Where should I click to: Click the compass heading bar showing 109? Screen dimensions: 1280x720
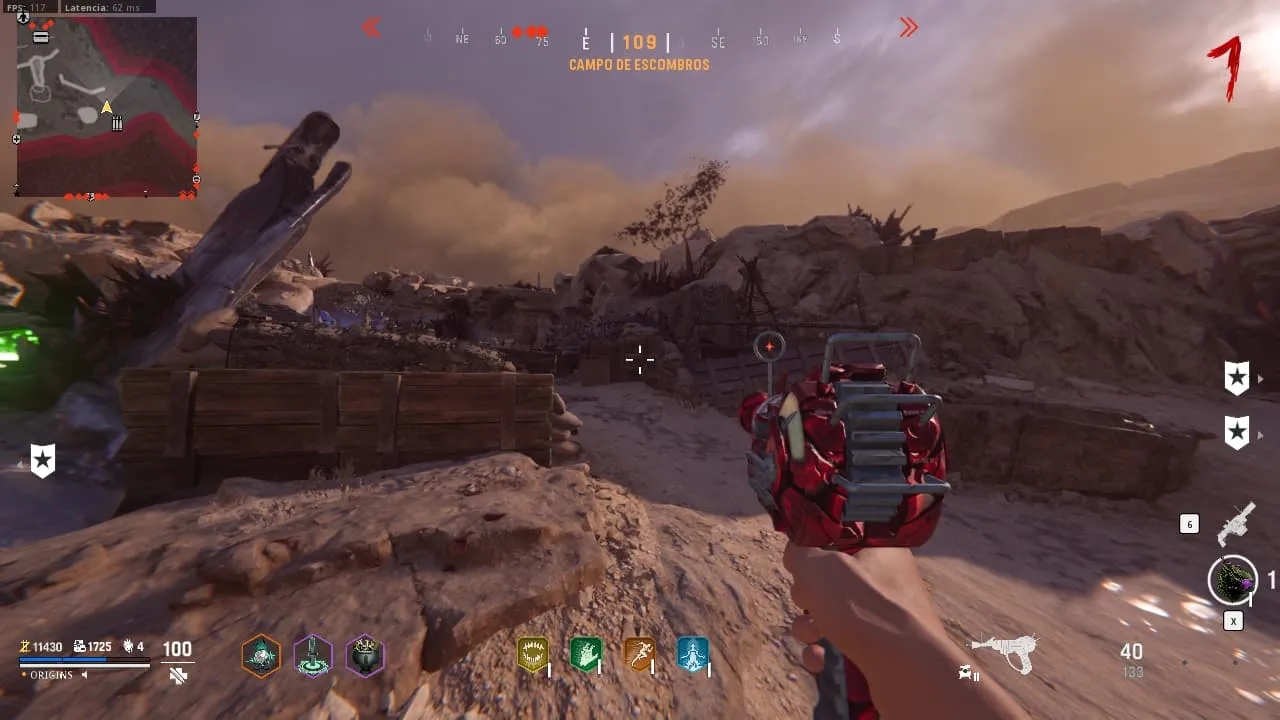(639, 42)
